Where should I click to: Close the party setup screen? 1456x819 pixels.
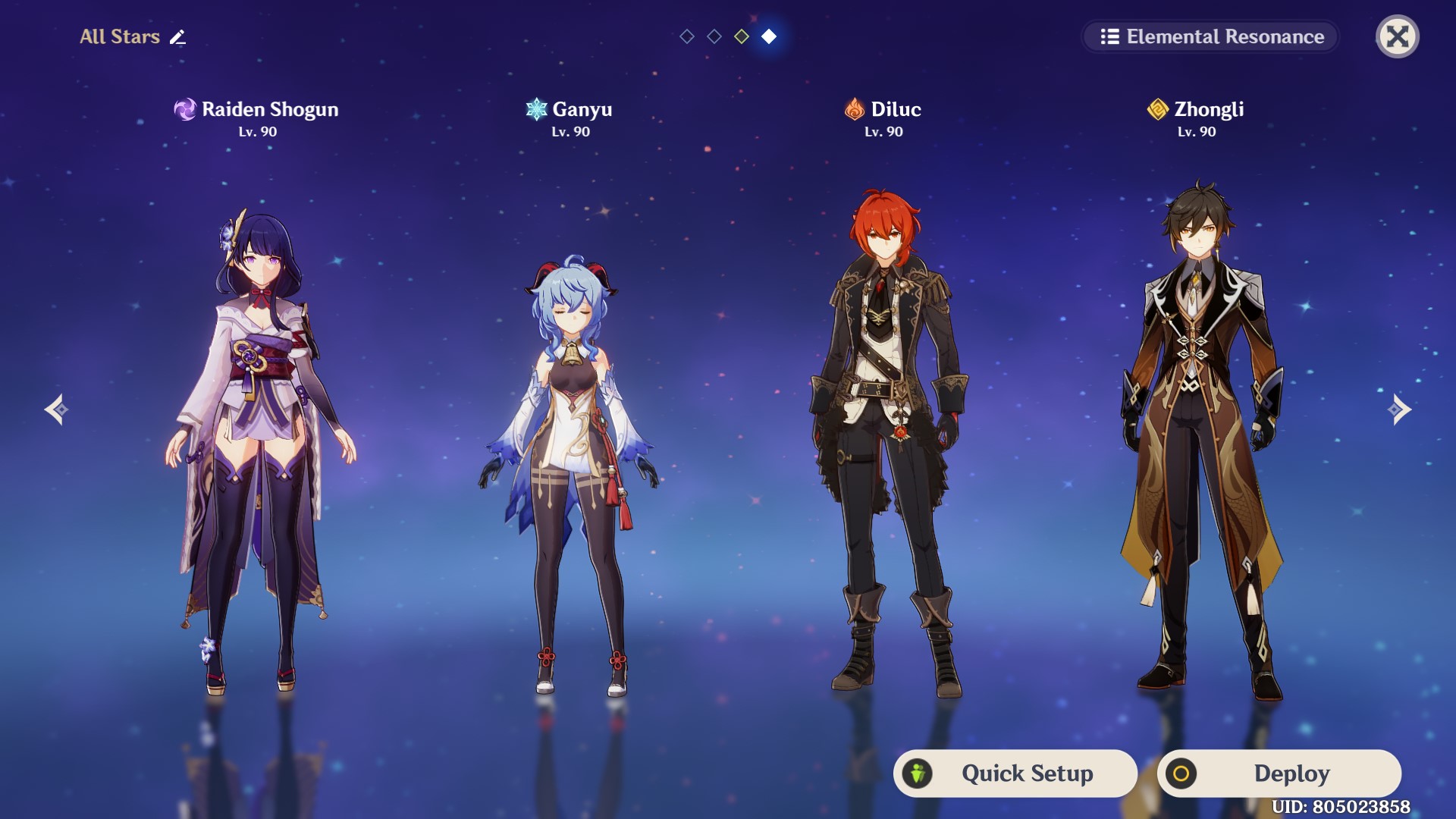coord(1397,36)
